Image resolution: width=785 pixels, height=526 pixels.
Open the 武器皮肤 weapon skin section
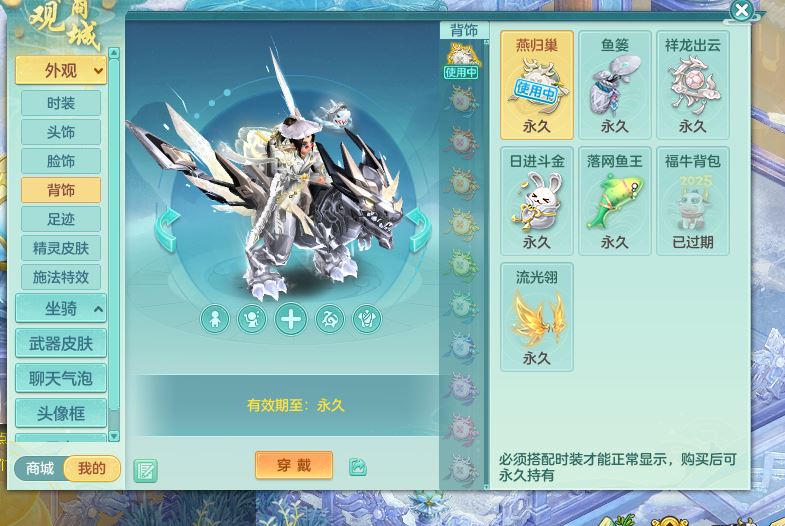61,344
